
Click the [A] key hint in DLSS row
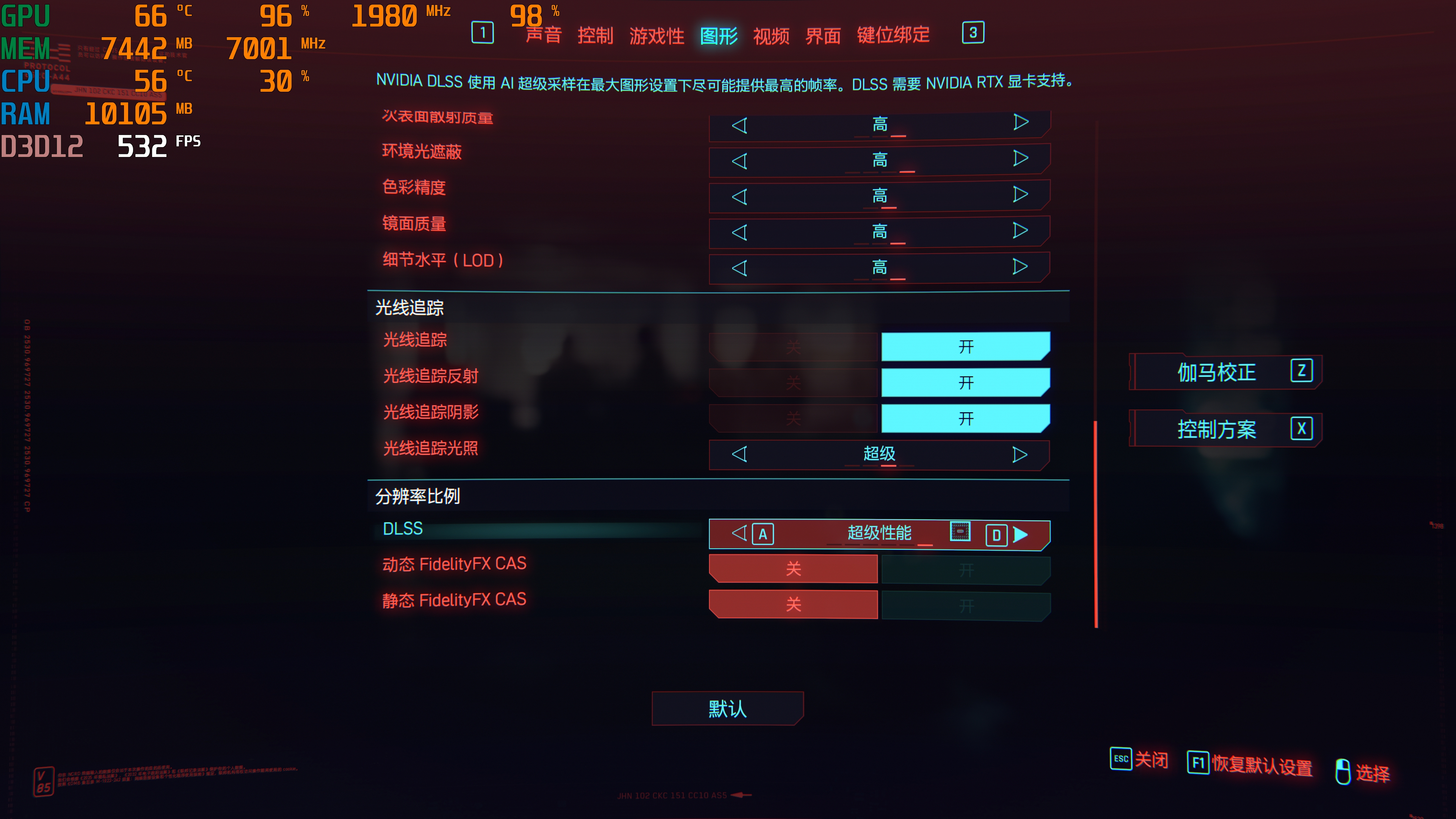[x=764, y=534]
